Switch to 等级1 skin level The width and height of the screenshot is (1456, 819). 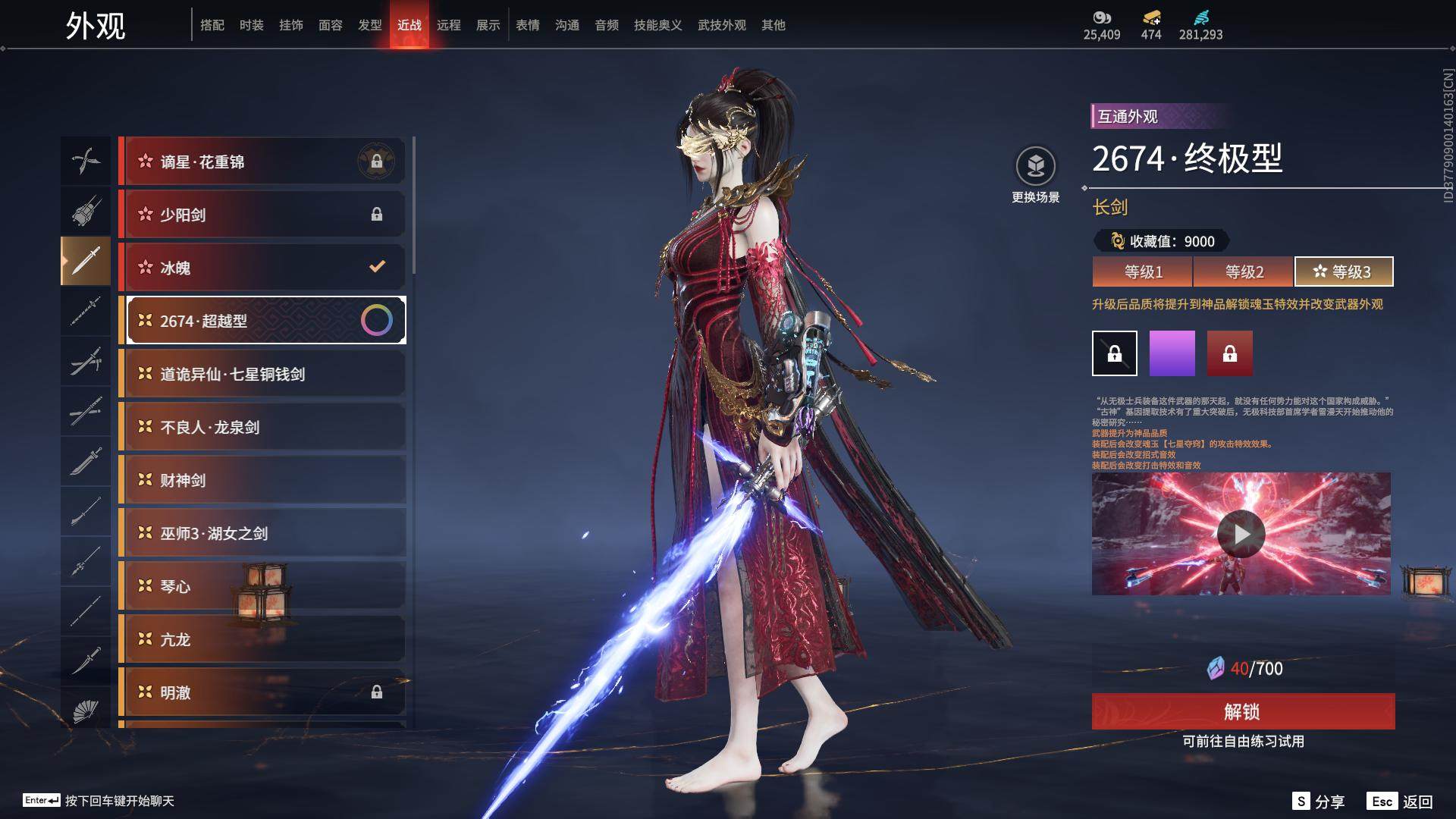(1142, 271)
